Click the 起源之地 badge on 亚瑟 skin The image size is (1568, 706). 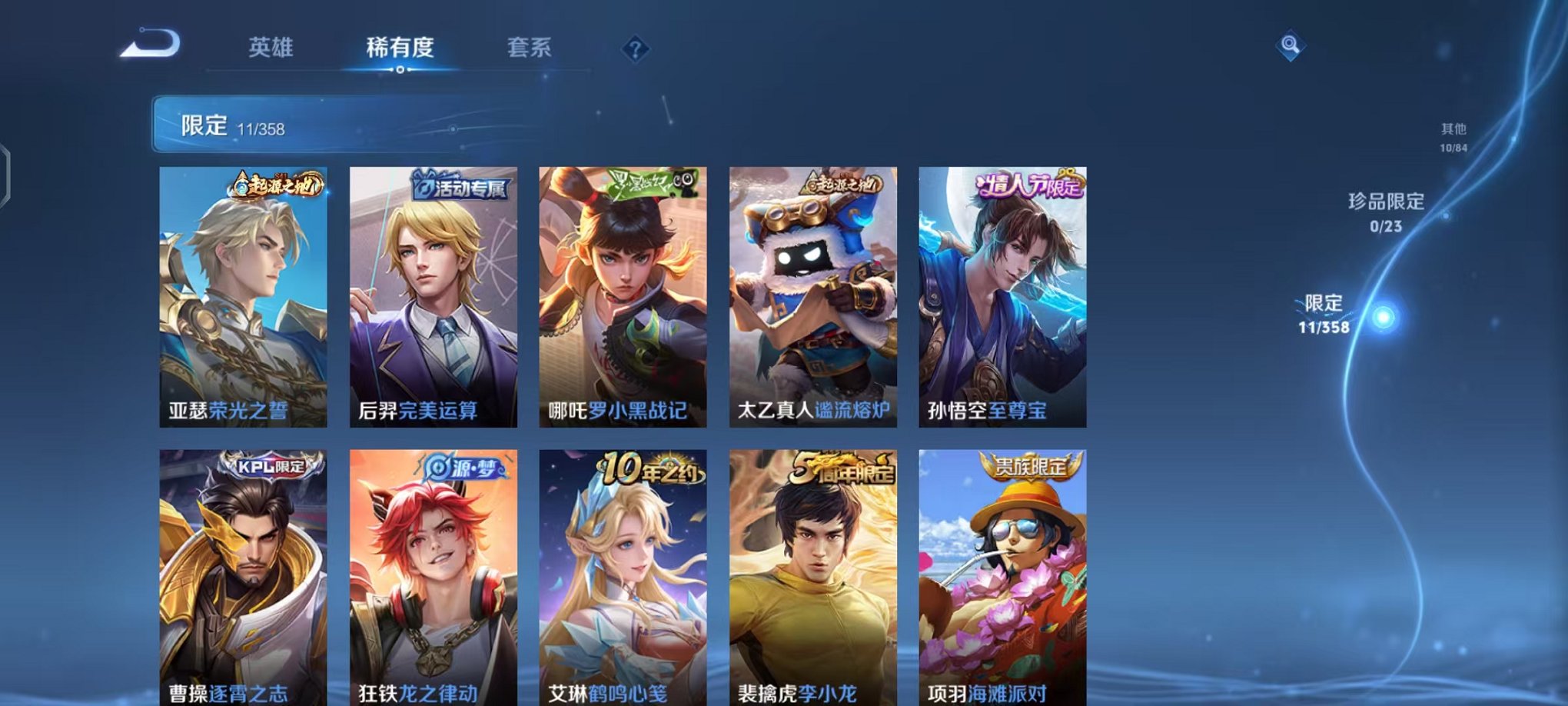[277, 185]
